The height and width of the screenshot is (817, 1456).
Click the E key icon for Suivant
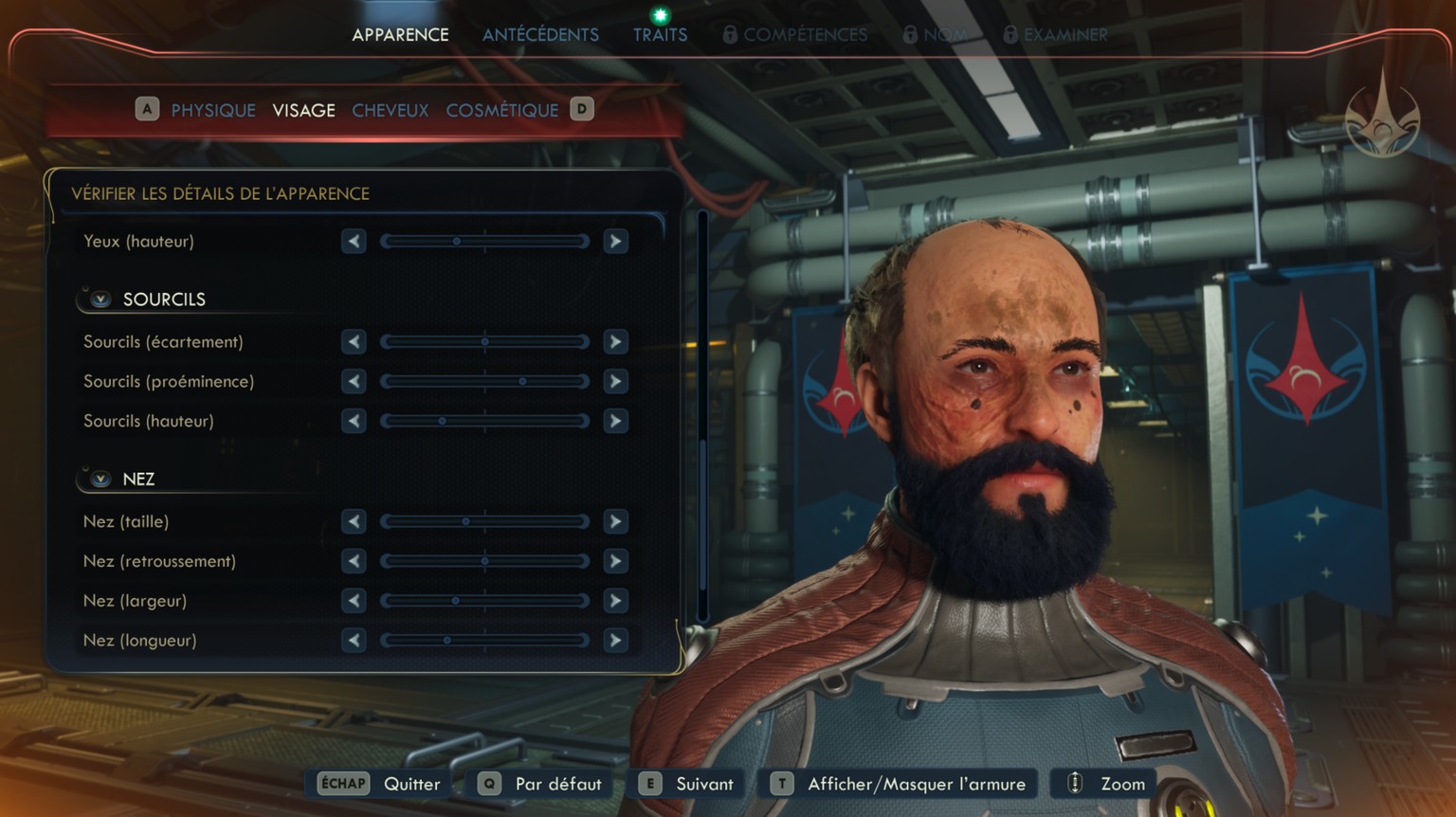click(648, 784)
